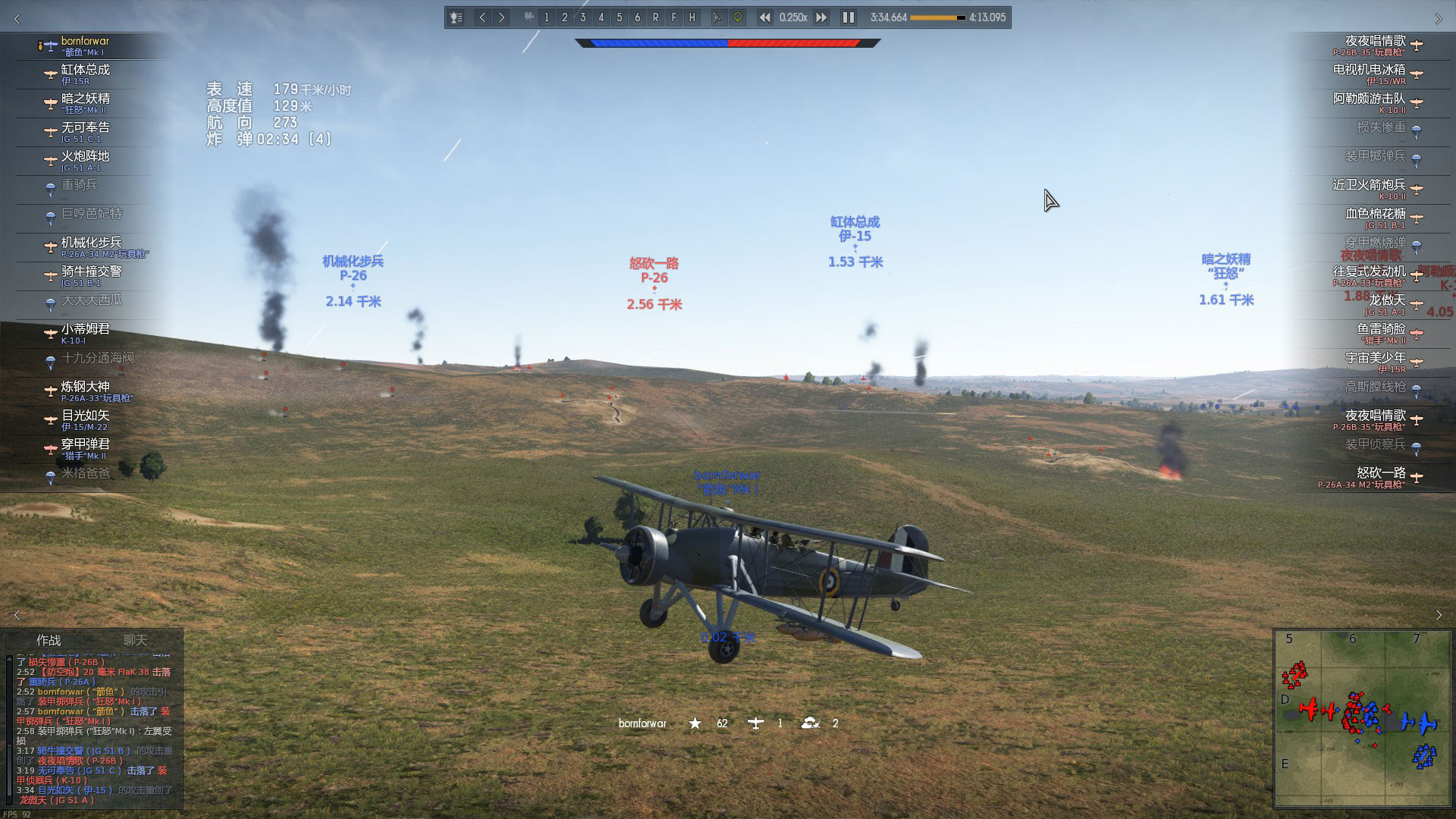Select player 缸体总成 in left team list
1456x819 pixels.
[x=85, y=74]
